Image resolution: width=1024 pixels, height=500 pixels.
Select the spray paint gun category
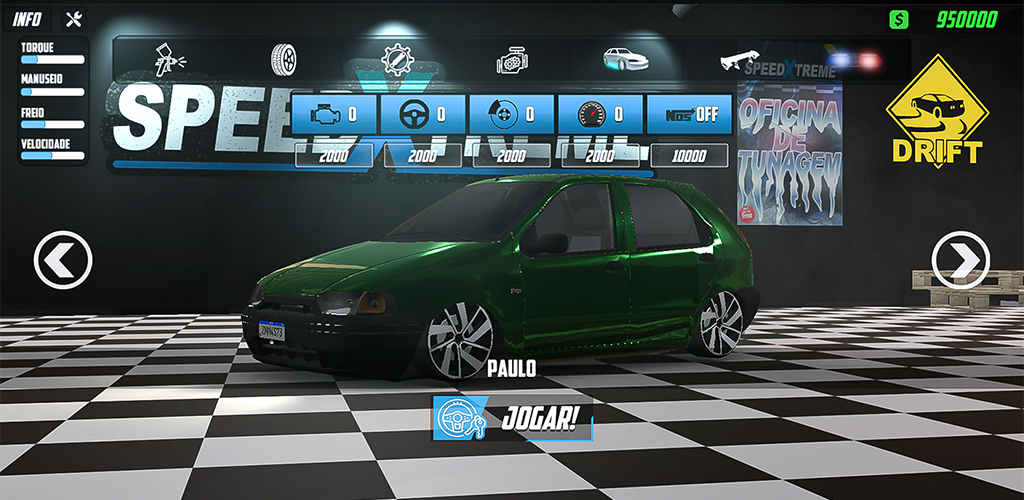pos(169,59)
